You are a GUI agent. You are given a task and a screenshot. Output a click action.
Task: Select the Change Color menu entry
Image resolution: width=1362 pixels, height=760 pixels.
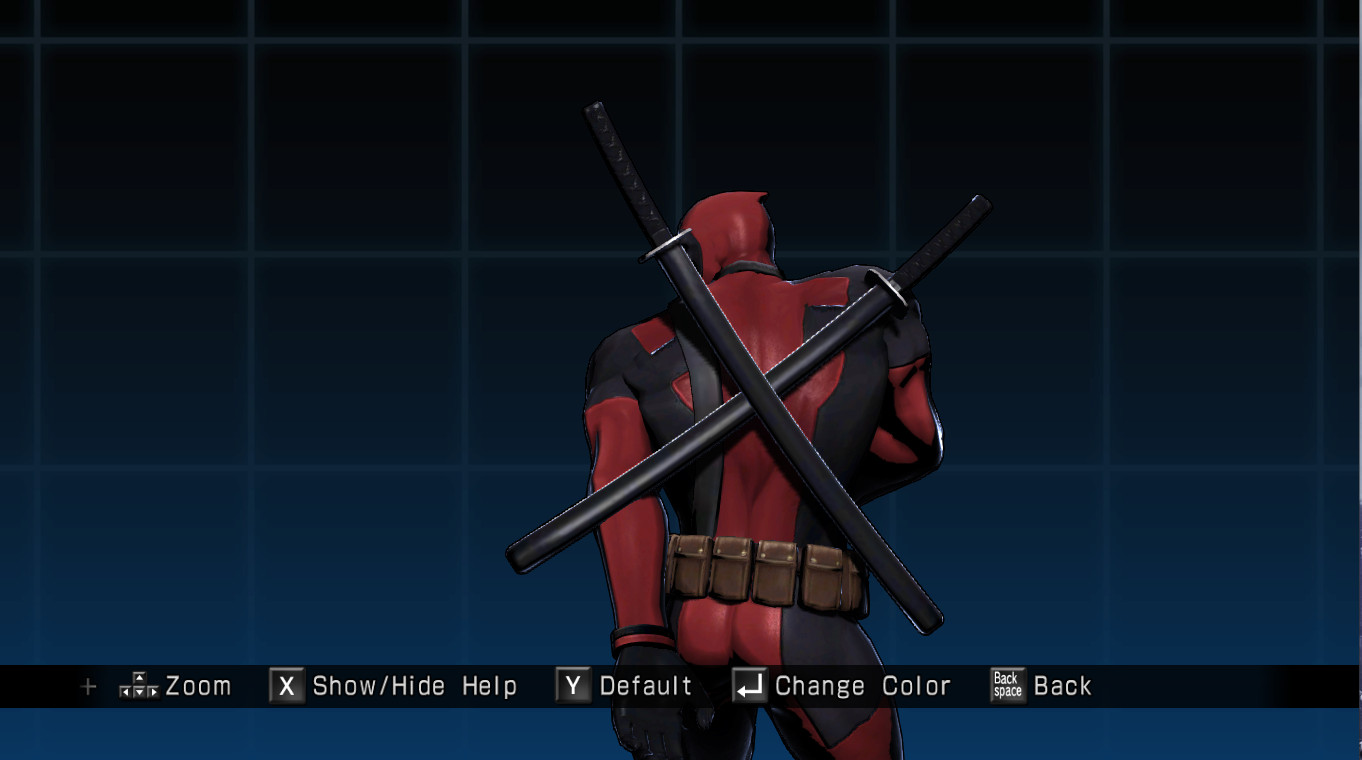click(860, 686)
